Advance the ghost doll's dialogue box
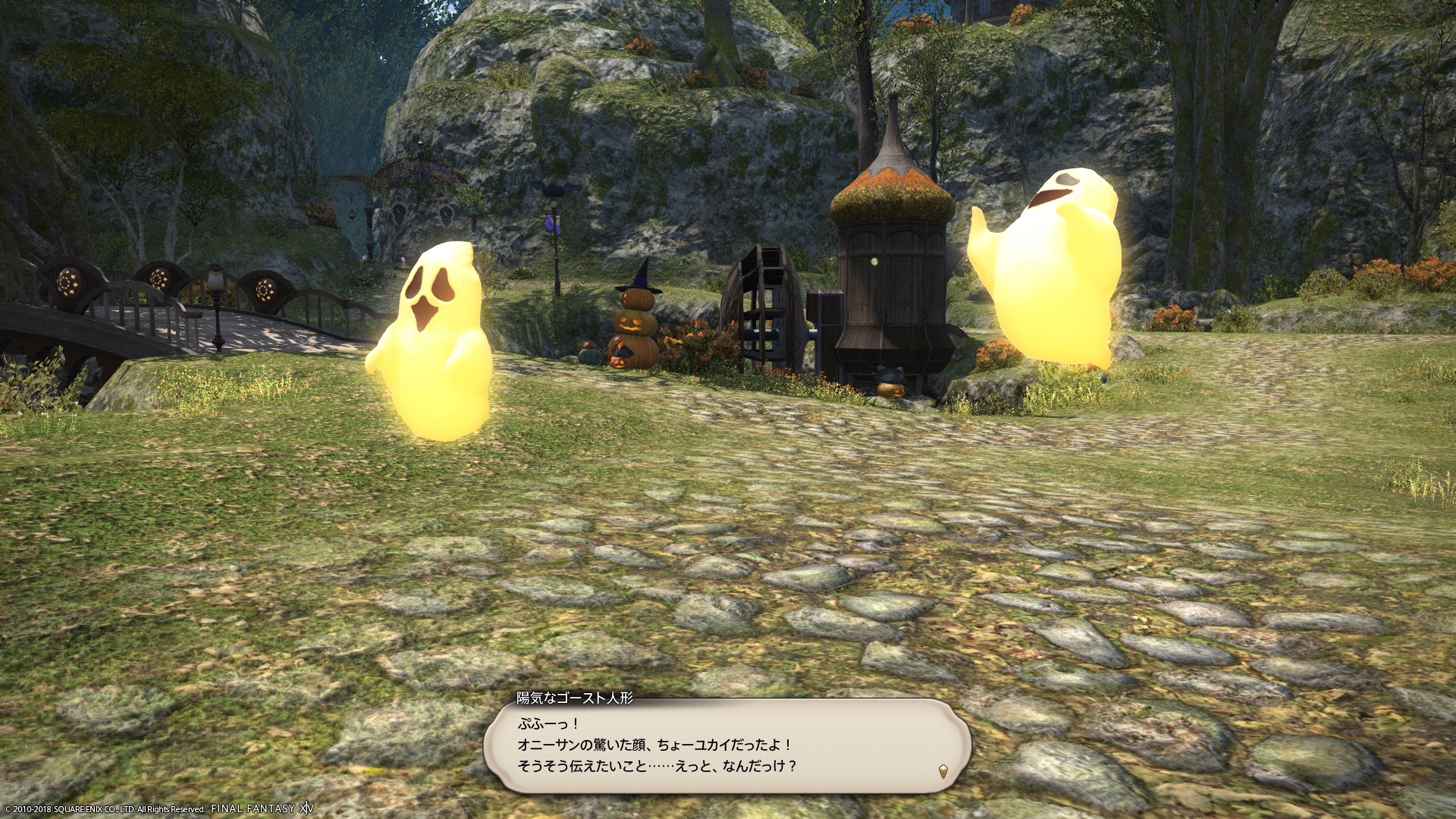The height and width of the screenshot is (819, 1456). click(x=726, y=745)
